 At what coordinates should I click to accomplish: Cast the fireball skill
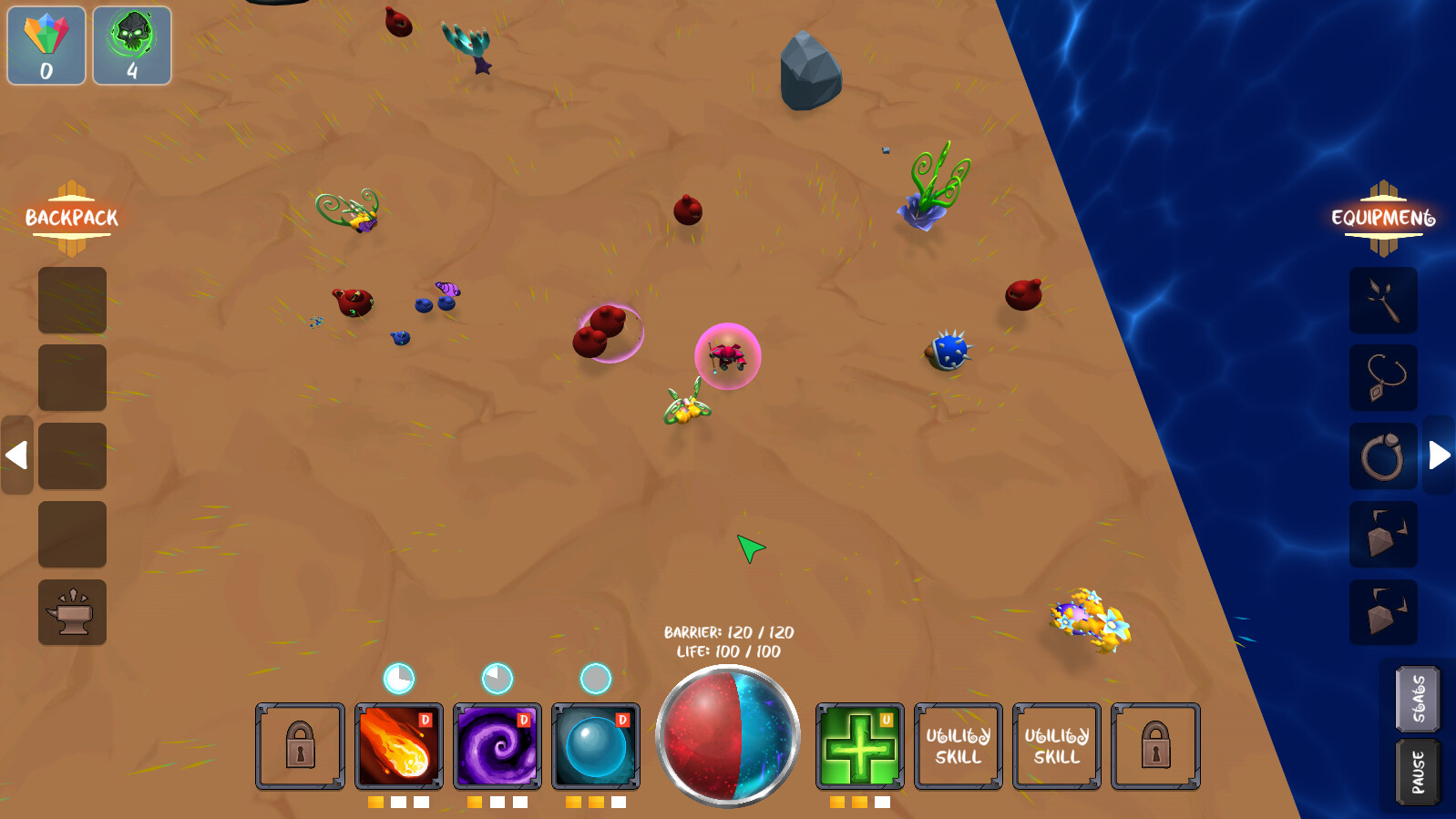coord(400,747)
